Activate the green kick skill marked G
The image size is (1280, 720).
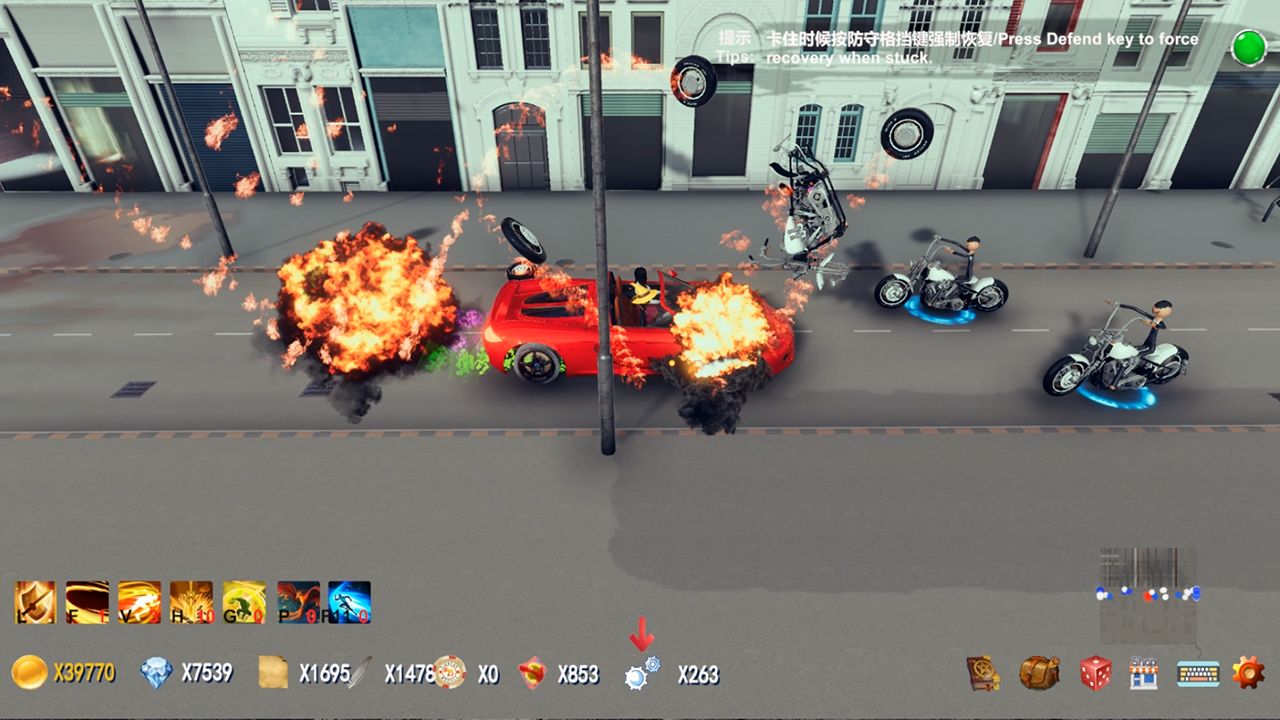[244, 602]
